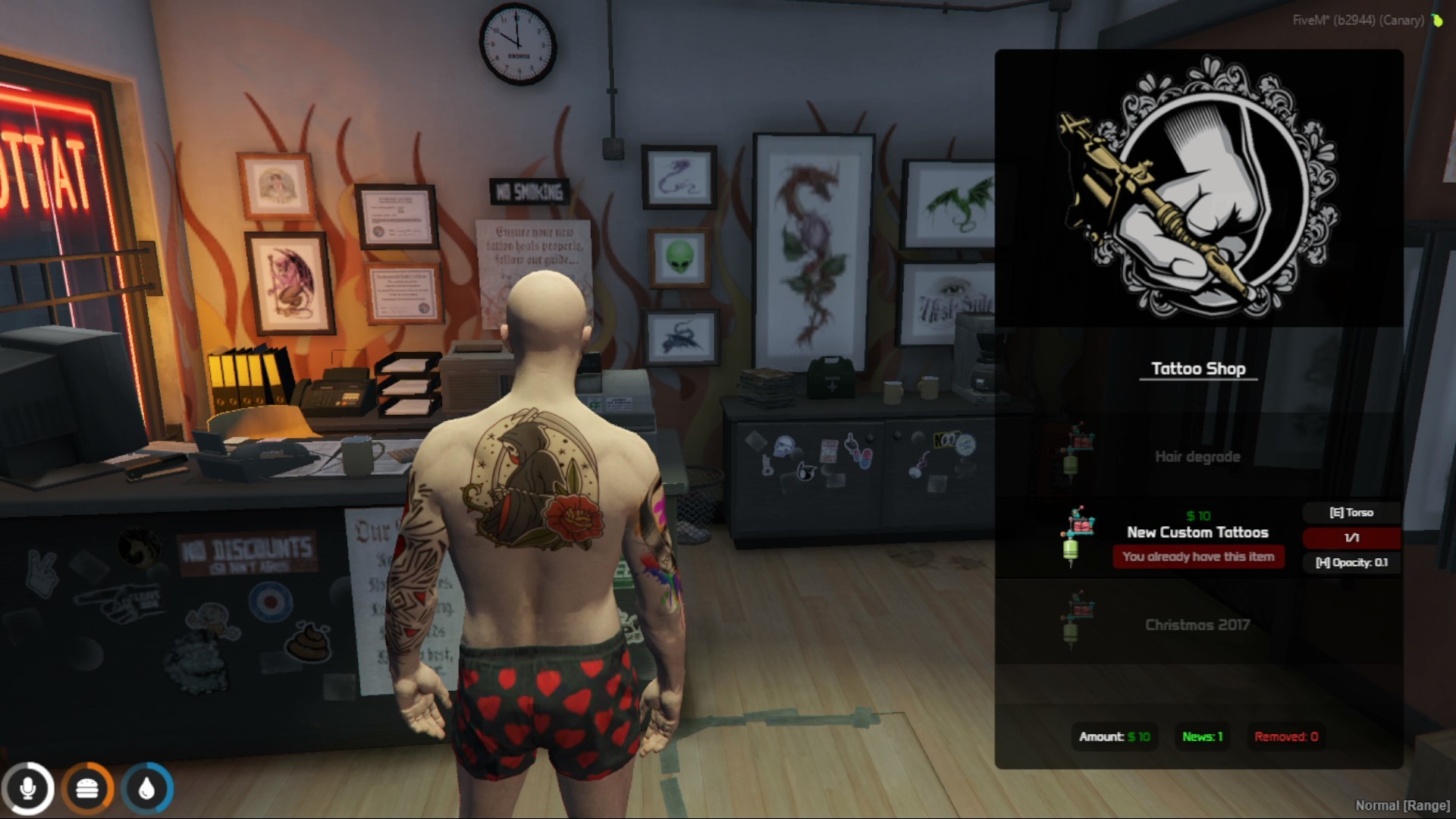The height and width of the screenshot is (819, 1456).
Task: Expand the Hair degrade category
Action: 1197,456
